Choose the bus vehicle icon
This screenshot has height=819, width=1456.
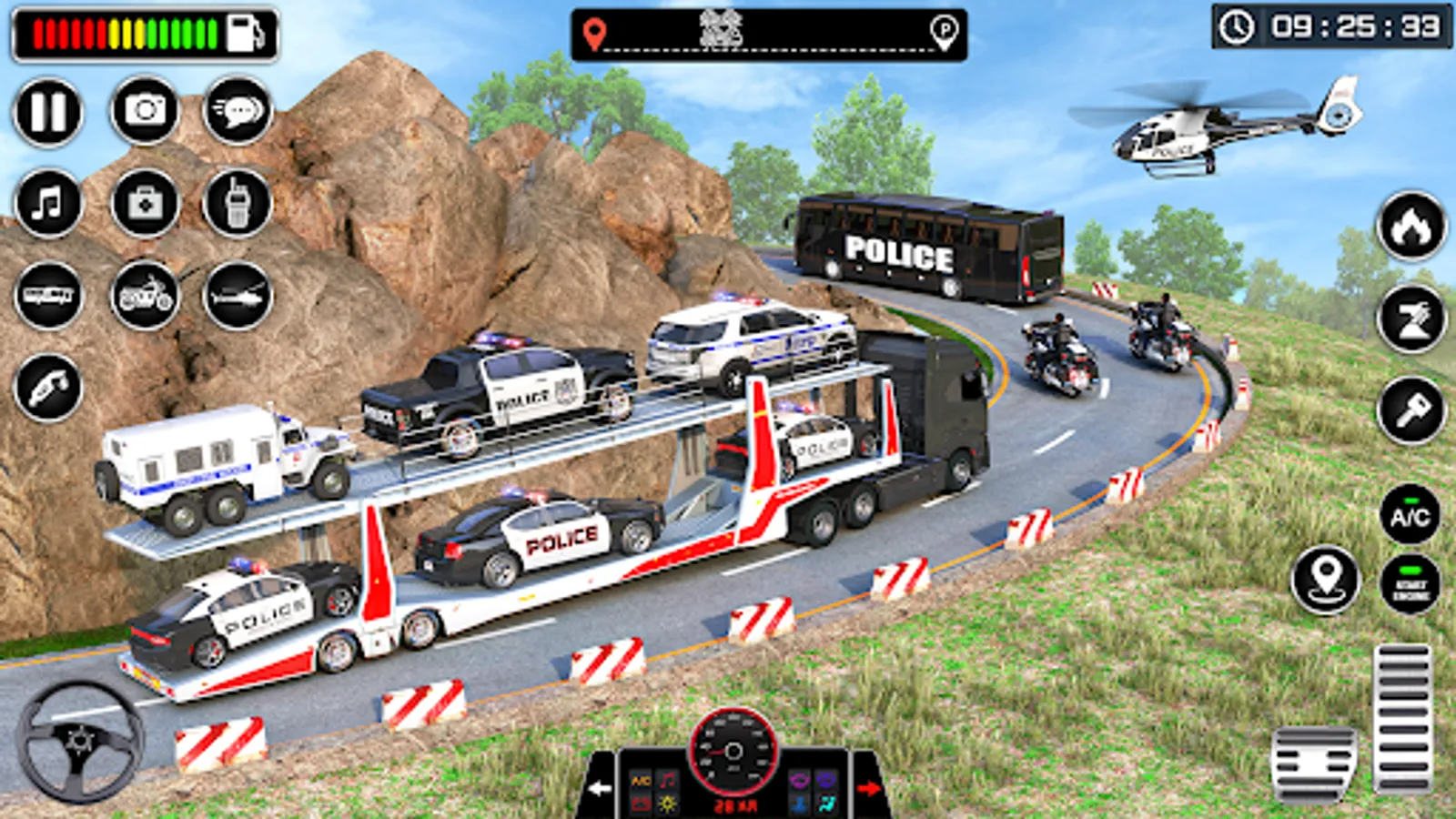point(48,296)
